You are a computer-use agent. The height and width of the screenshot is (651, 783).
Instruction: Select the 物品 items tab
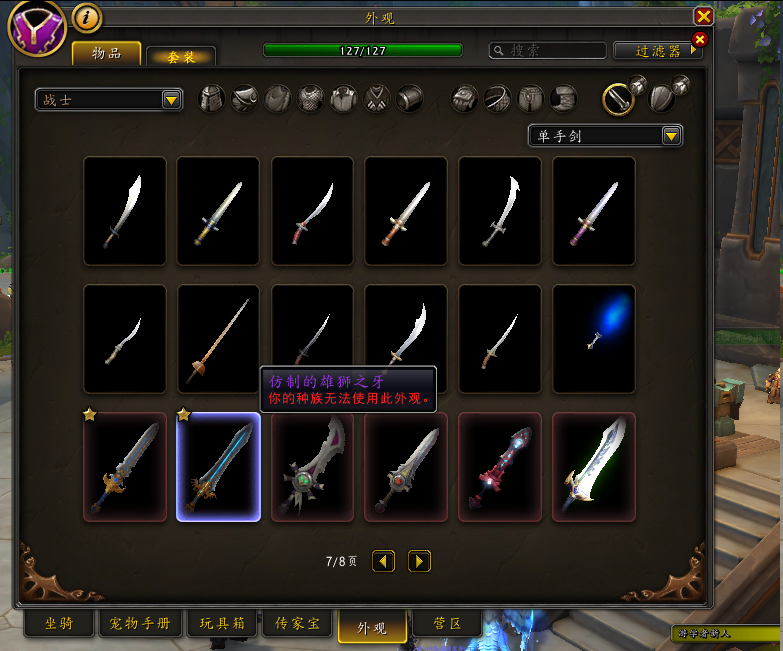click(x=106, y=53)
